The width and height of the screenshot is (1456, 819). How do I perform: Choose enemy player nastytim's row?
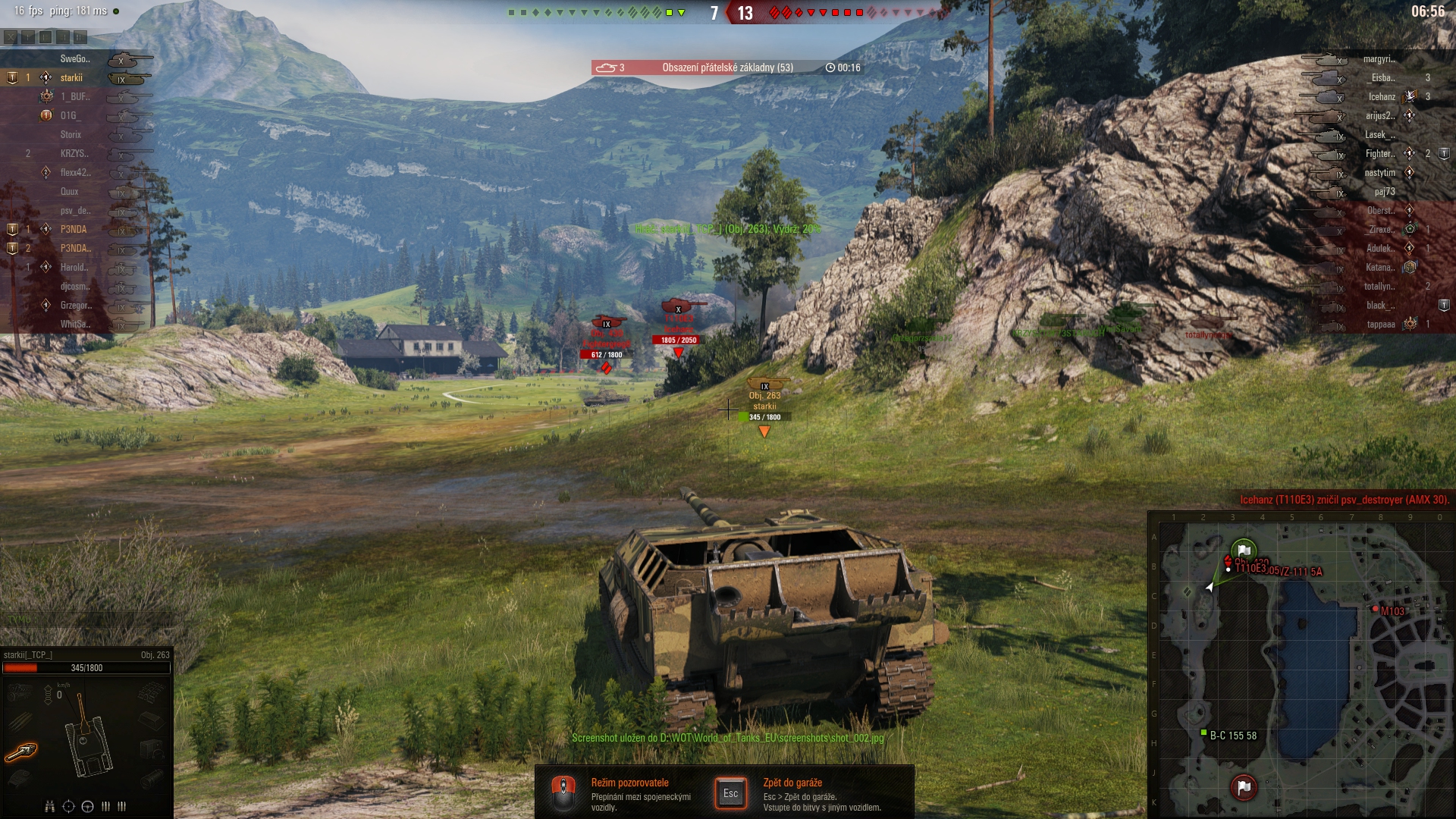click(x=1379, y=173)
